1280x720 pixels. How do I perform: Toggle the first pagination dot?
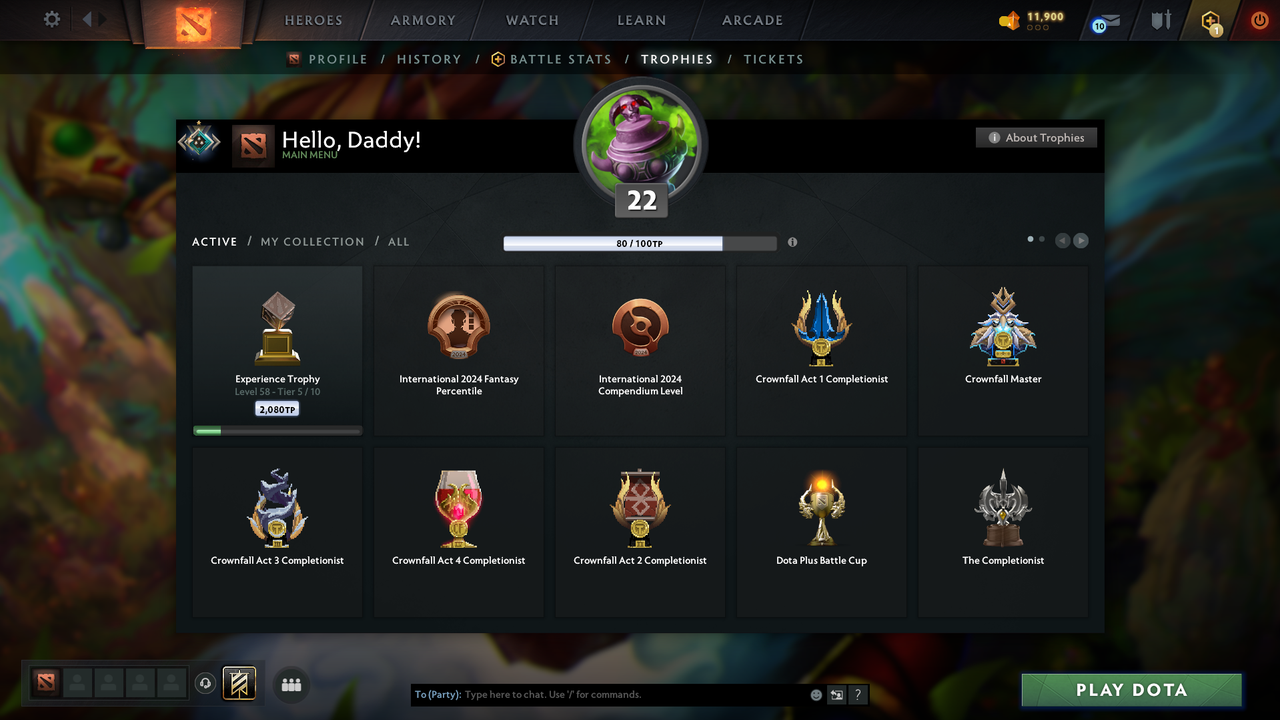[1029, 239]
